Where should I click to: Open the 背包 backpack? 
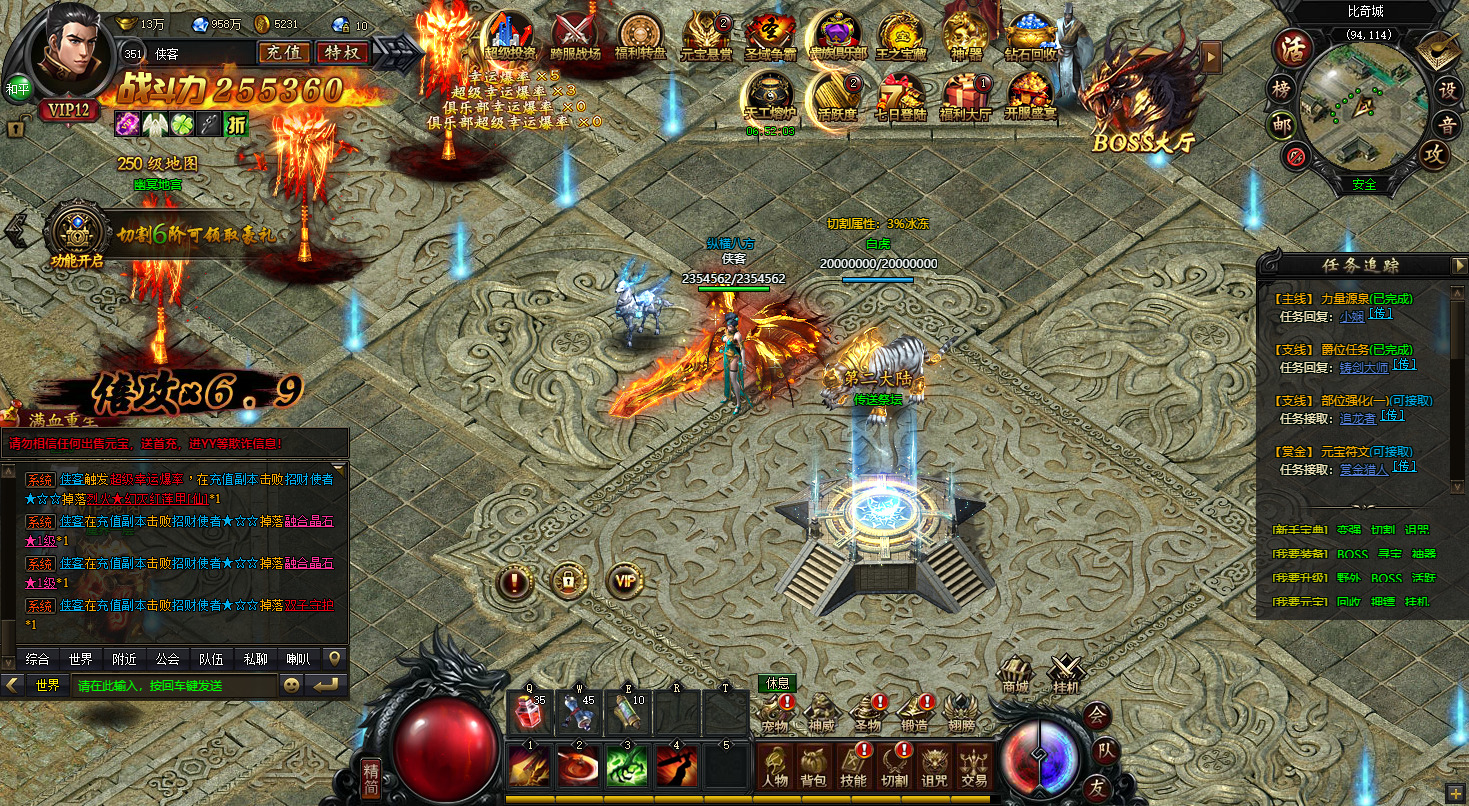click(x=813, y=766)
